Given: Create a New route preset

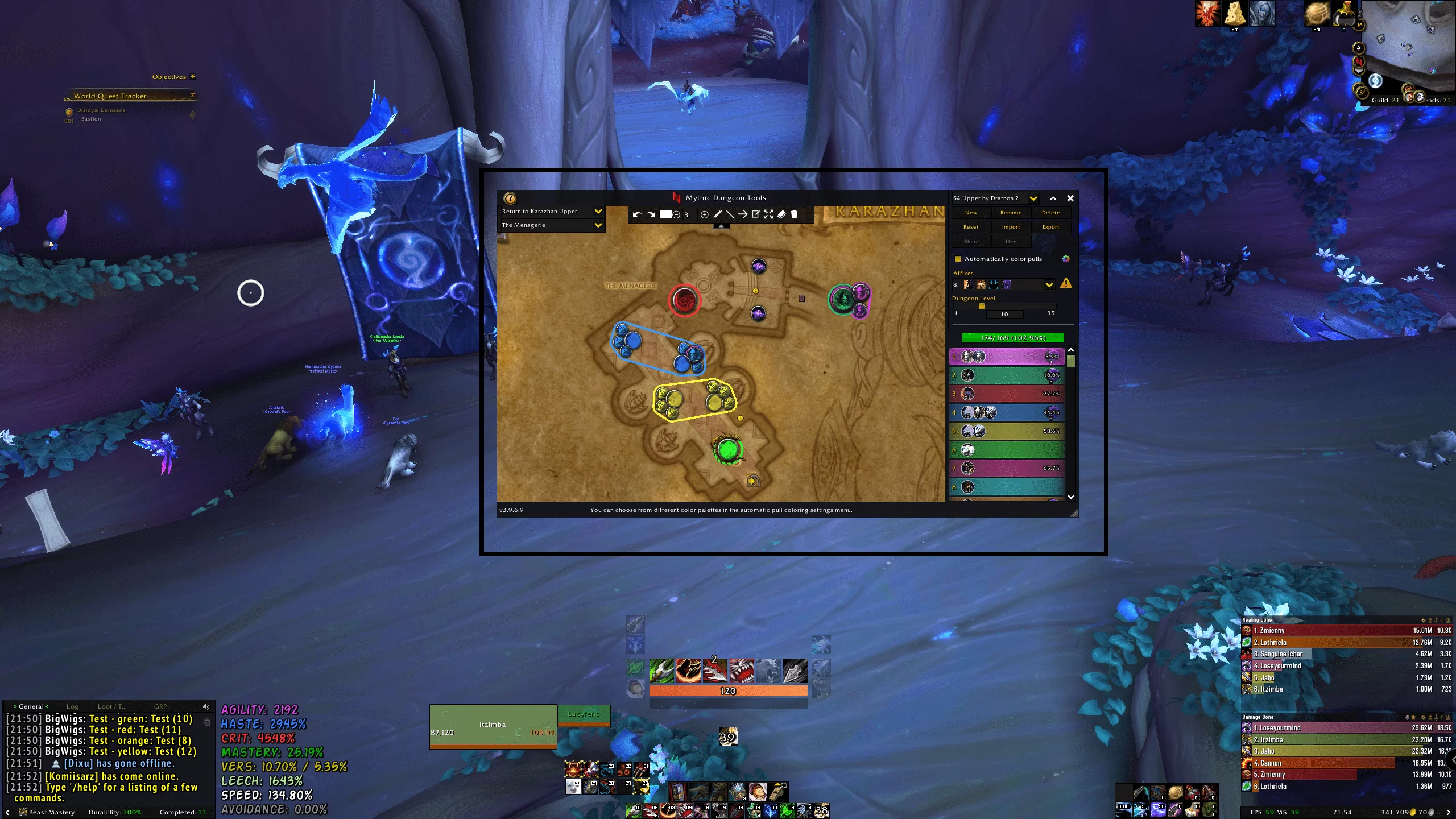Looking at the screenshot, I should click(971, 213).
